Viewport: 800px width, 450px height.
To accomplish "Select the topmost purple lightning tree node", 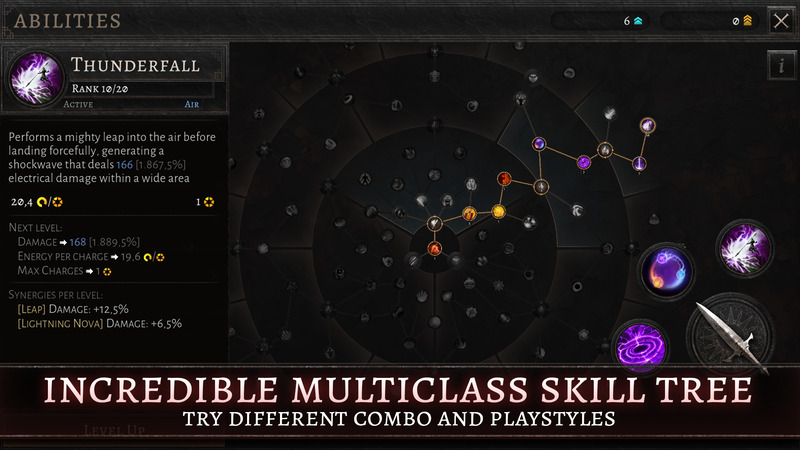I will pyautogui.click(x=648, y=126).
